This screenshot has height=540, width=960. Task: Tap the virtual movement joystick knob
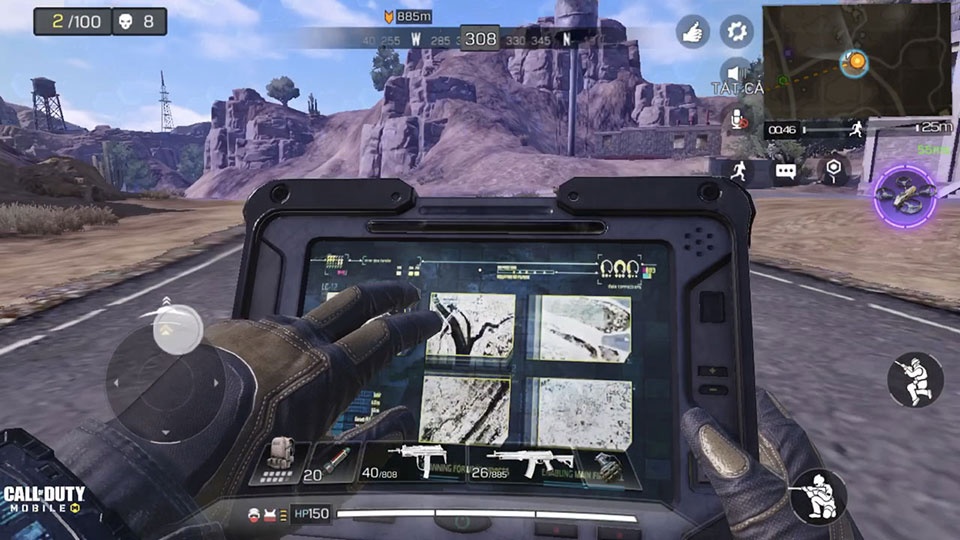pos(178,327)
